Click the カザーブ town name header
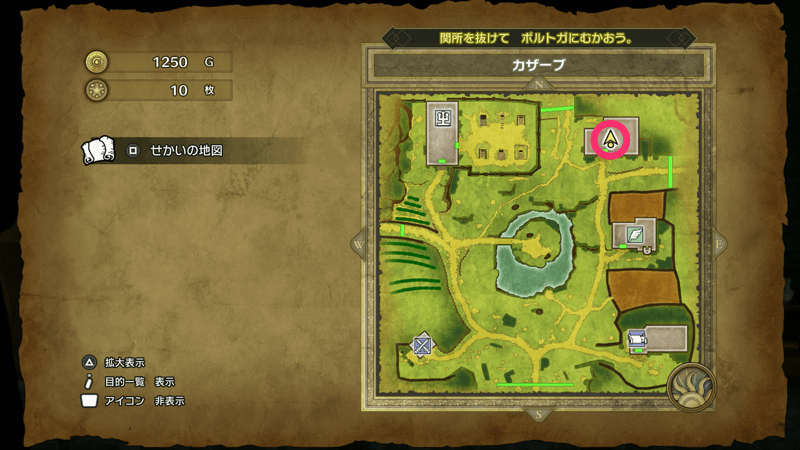This screenshot has width=800, height=450. click(x=538, y=66)
